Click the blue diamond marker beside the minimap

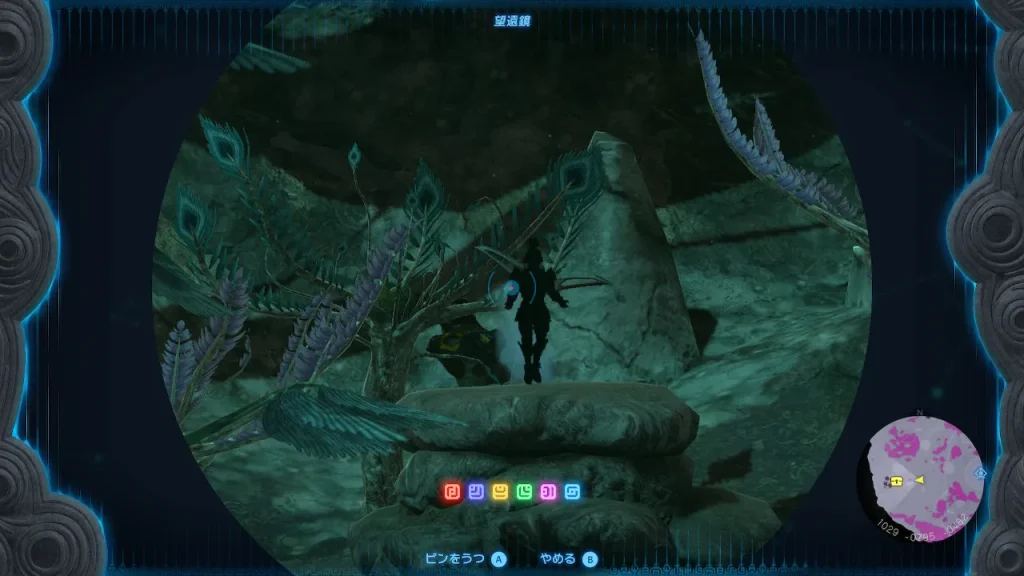pyautogui.click(x=980, y=473)
